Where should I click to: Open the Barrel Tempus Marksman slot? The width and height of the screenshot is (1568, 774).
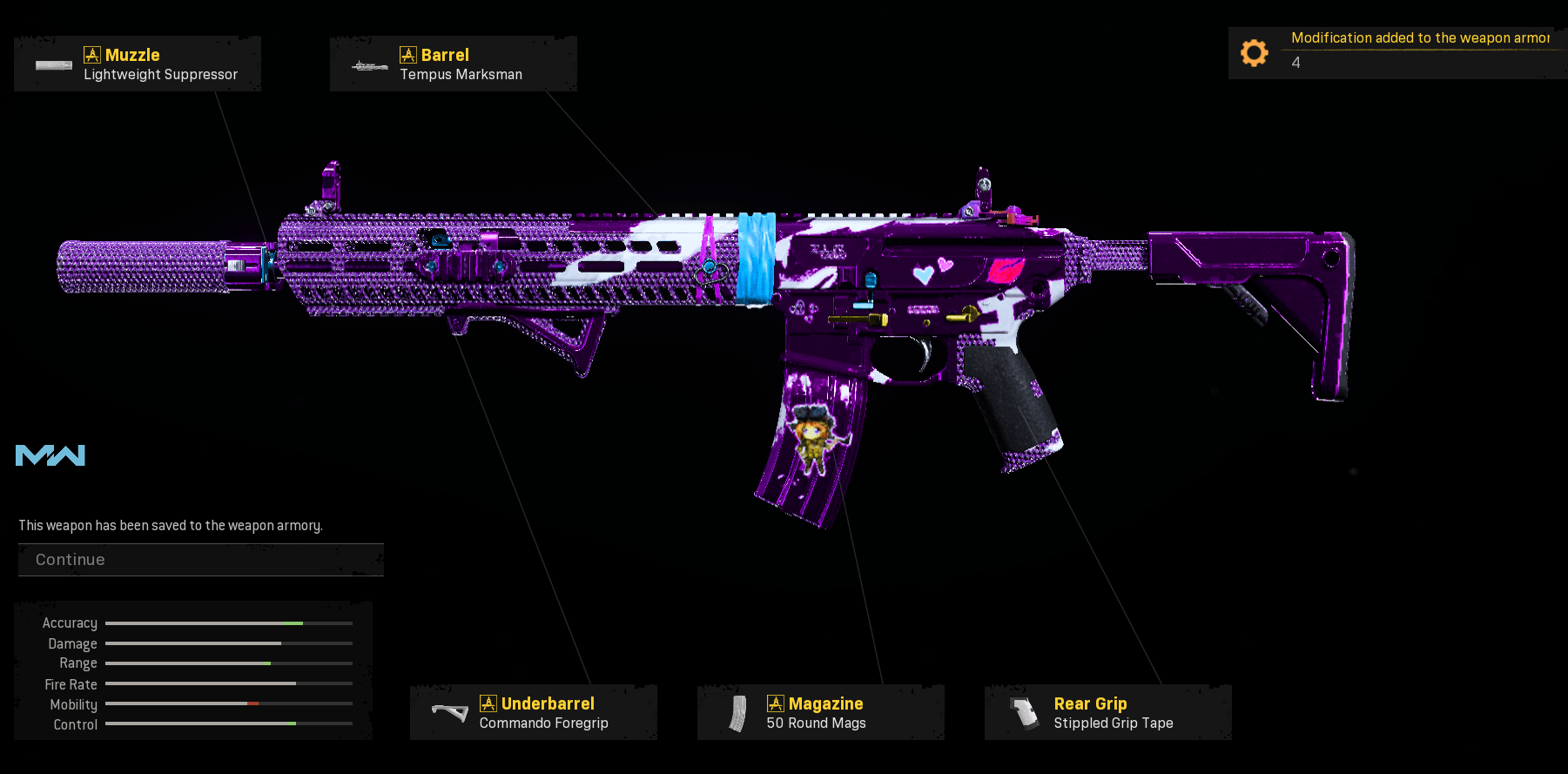(453, 64)
